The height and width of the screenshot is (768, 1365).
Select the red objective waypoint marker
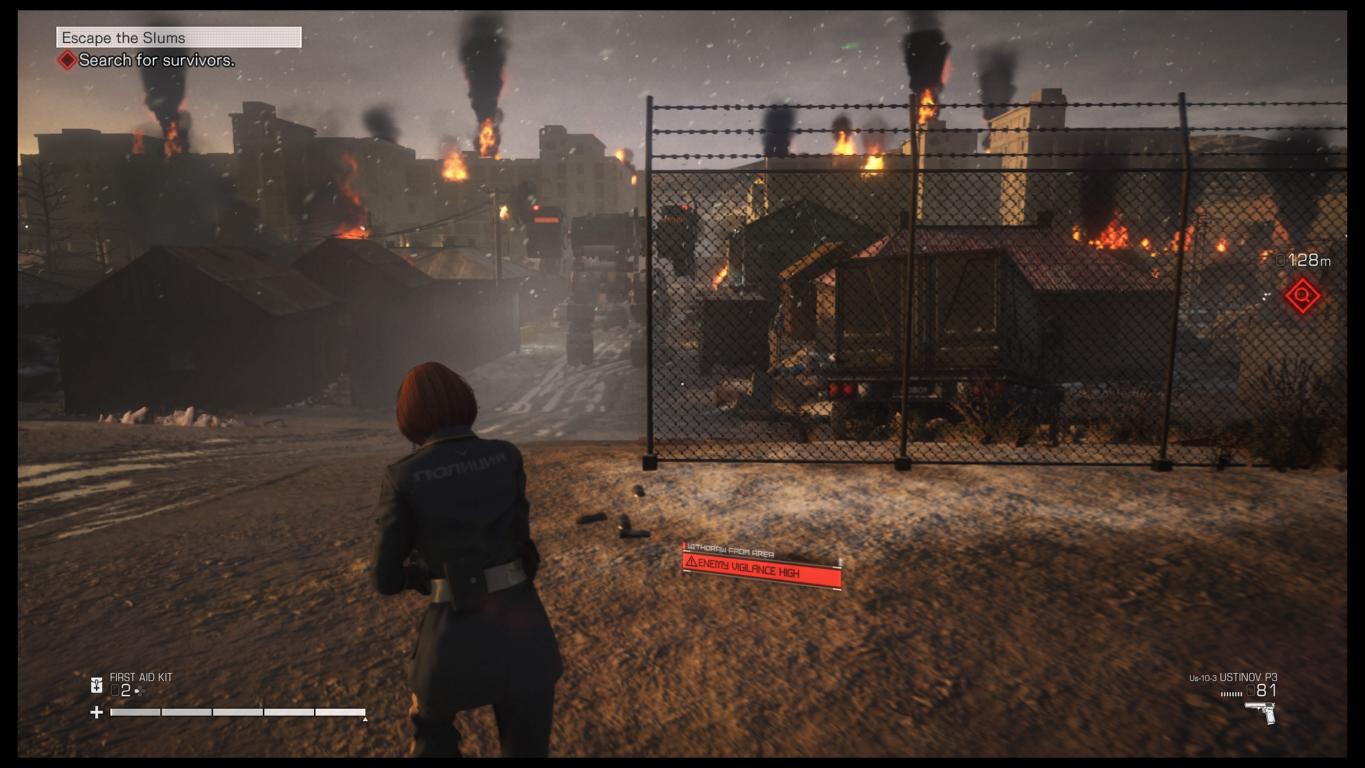point(1302,296)
